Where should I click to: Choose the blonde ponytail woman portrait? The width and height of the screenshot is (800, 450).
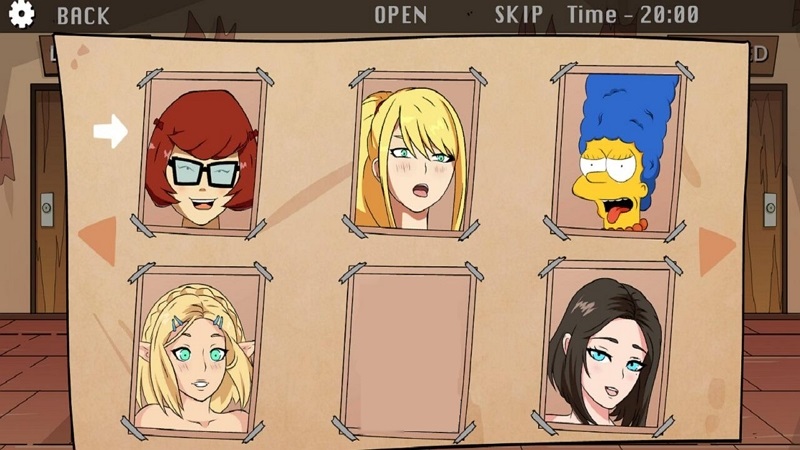pyautogui.click(x=411, y=152)
